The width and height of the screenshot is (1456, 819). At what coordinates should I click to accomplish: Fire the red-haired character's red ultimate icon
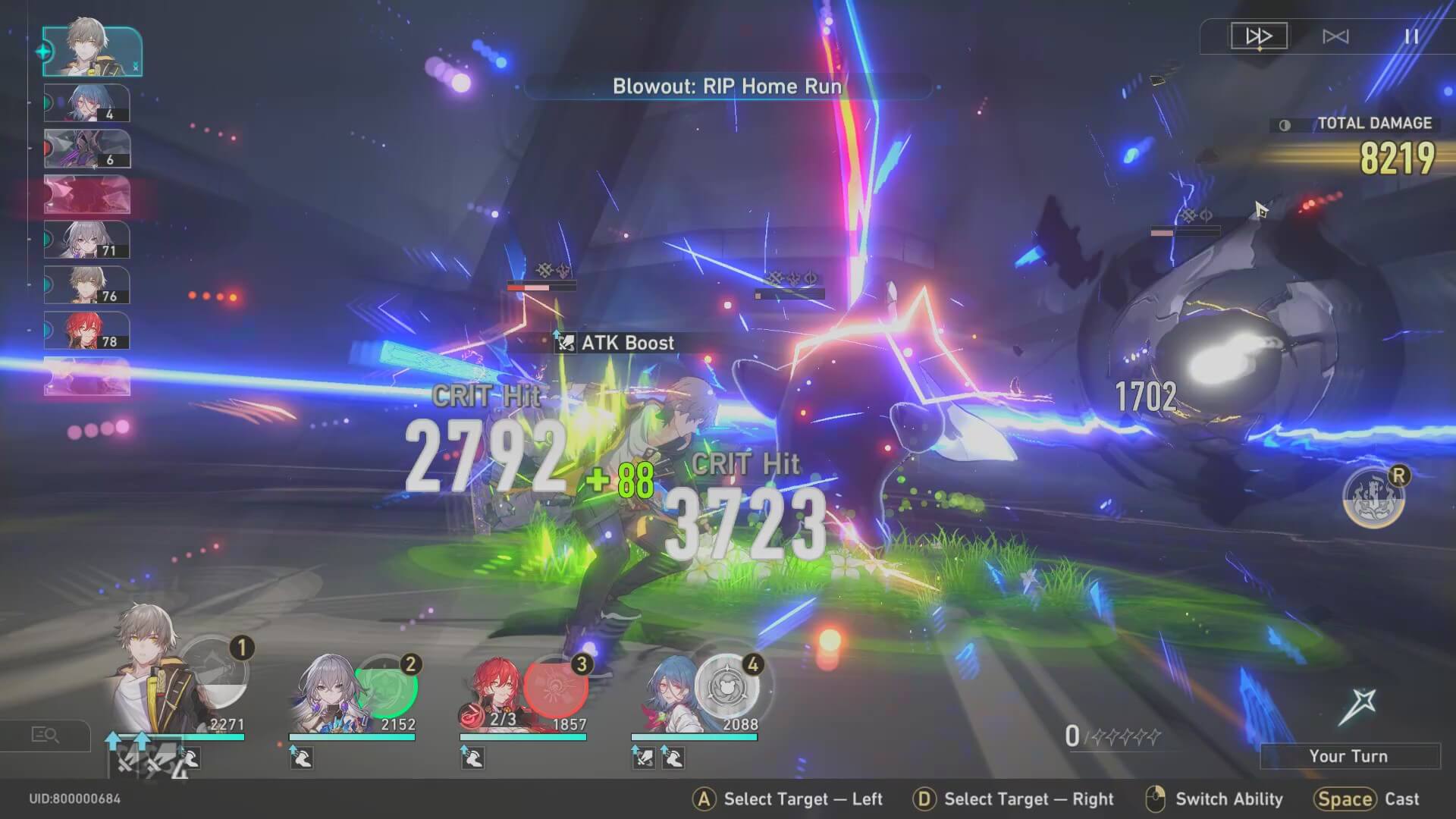pyautogui.click(x=556, y=686)
